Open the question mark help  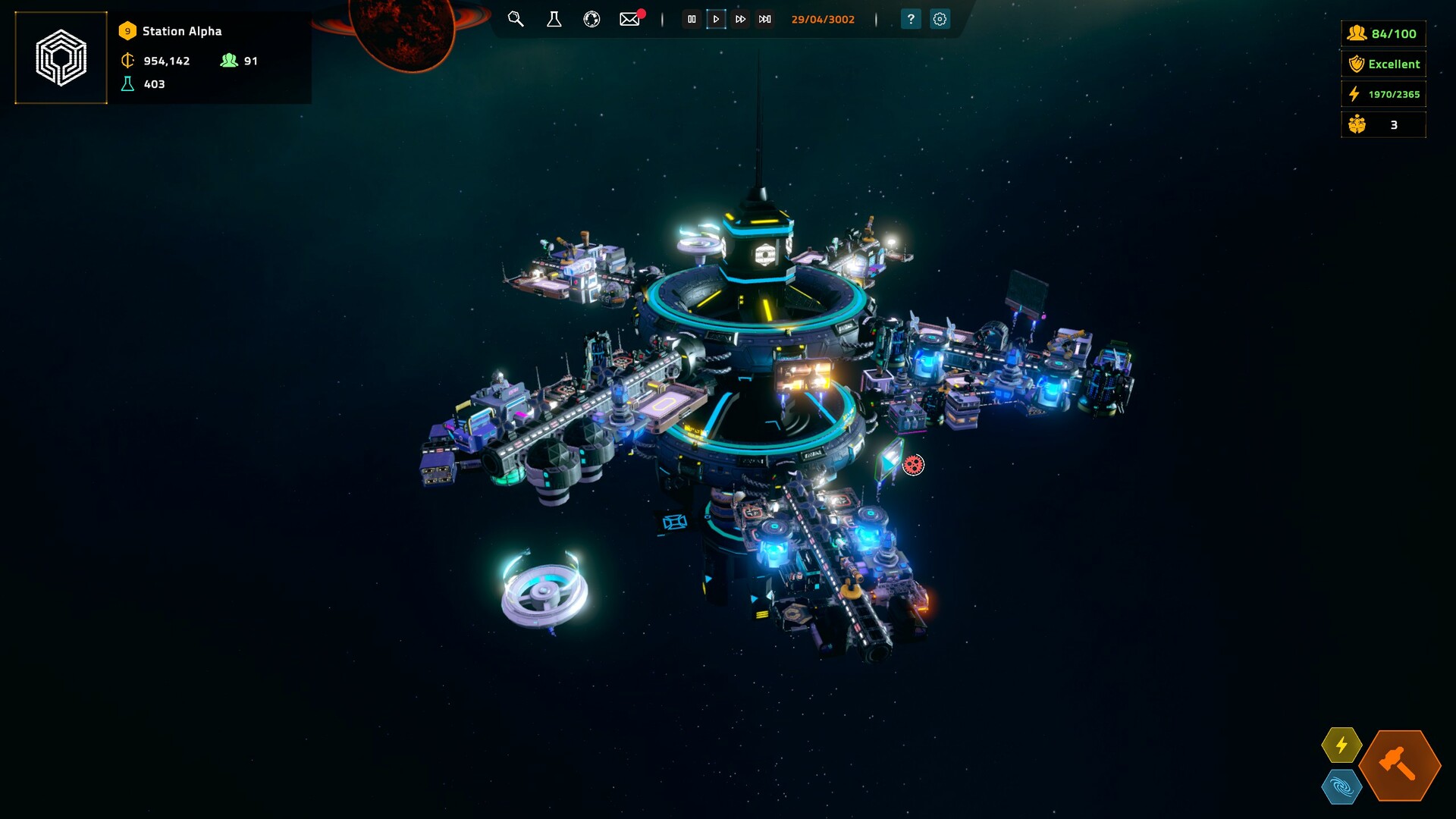[x=911, y=20]
